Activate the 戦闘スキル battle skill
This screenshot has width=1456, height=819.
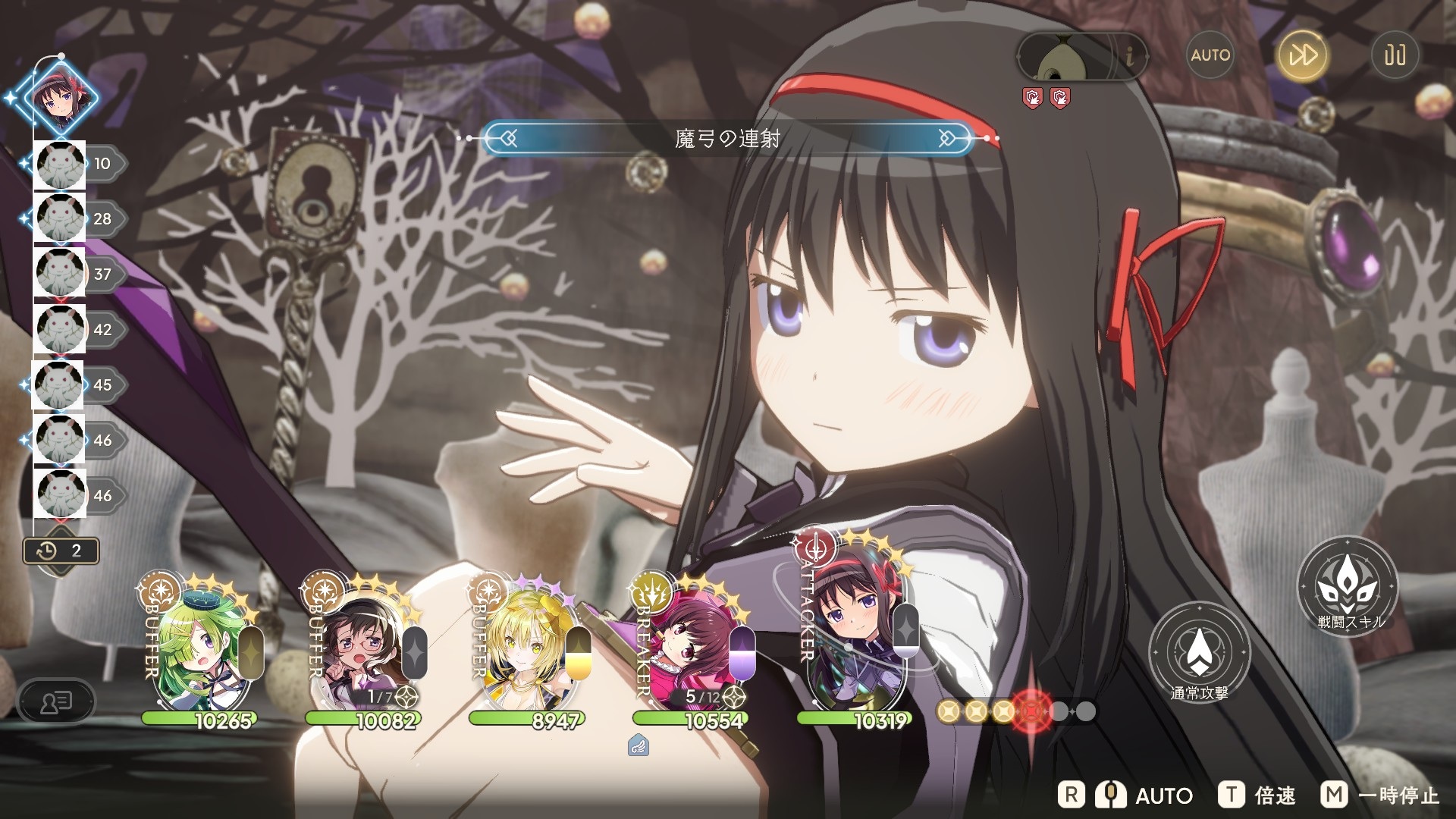pos(1348,586)
